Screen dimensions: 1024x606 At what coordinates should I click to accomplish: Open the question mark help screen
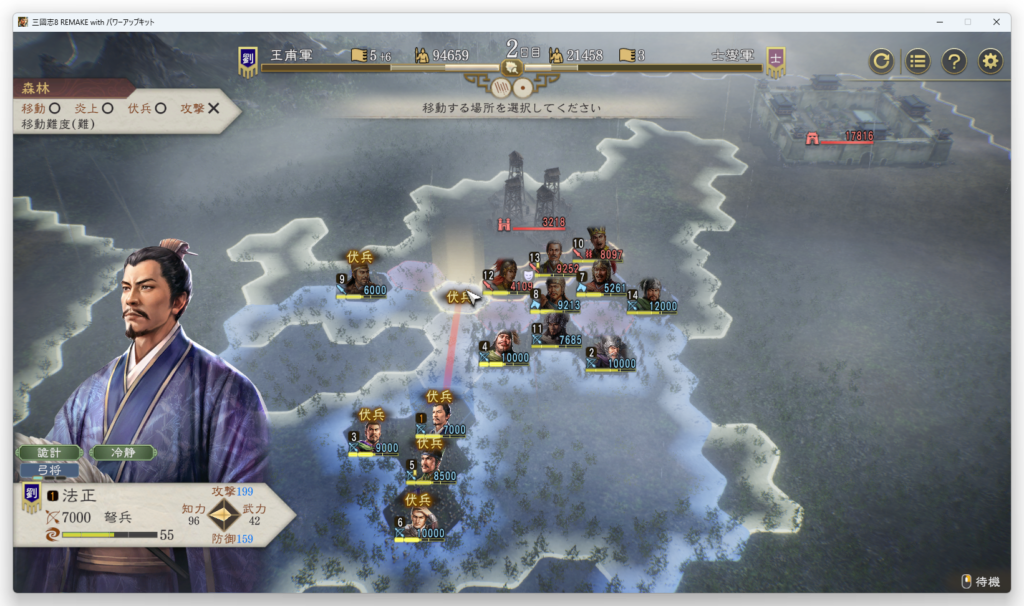point(954,61)
